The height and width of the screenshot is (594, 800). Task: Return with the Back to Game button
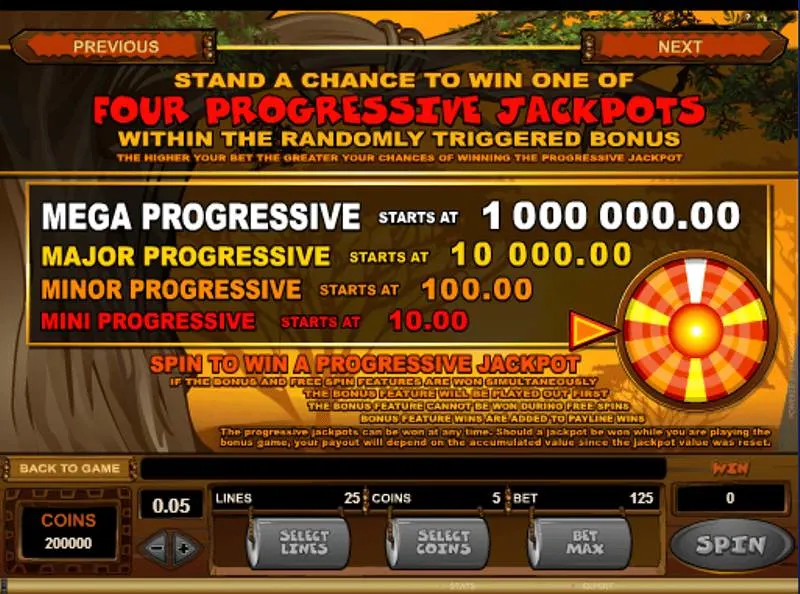pyautogui.click(x=69, y=468)
